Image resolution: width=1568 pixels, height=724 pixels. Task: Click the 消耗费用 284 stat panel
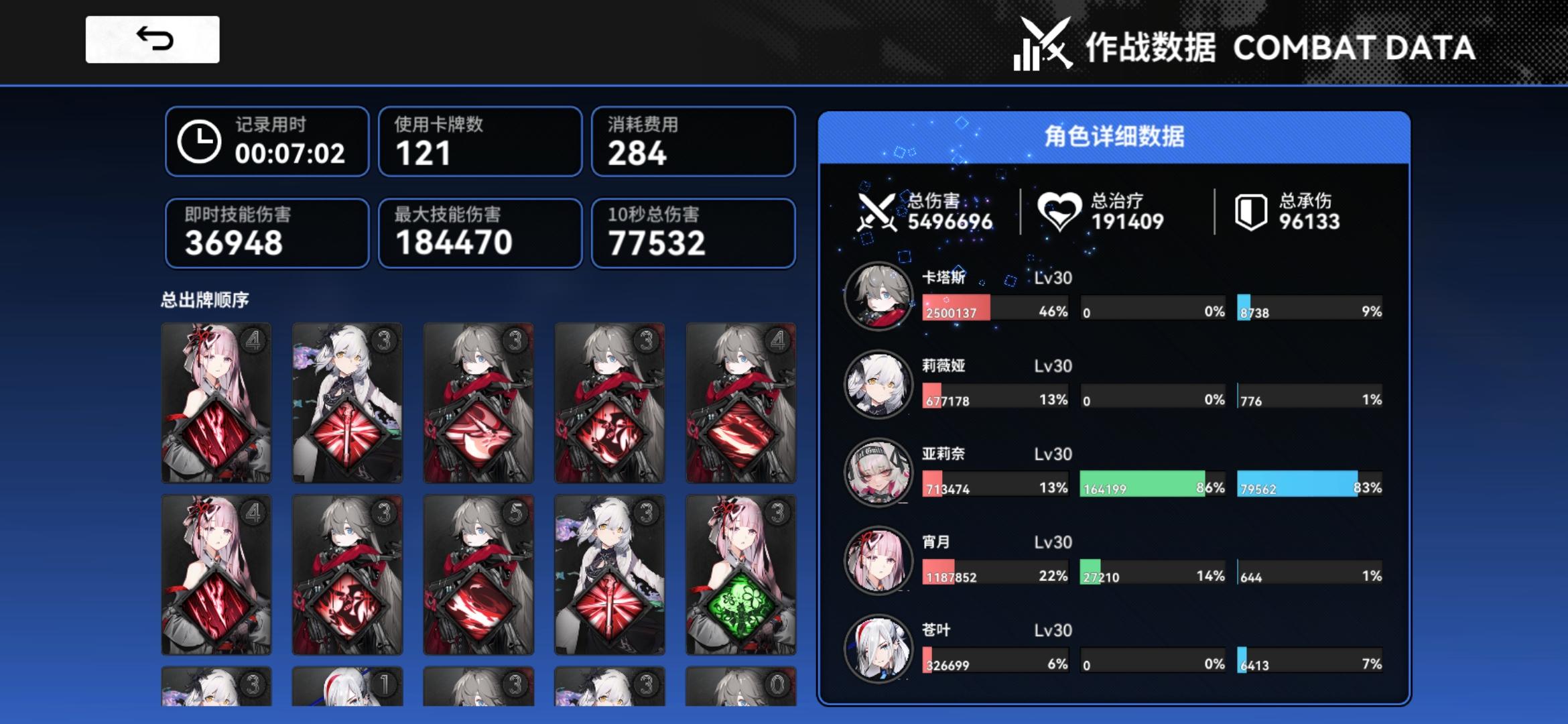(x=693, y=142)
